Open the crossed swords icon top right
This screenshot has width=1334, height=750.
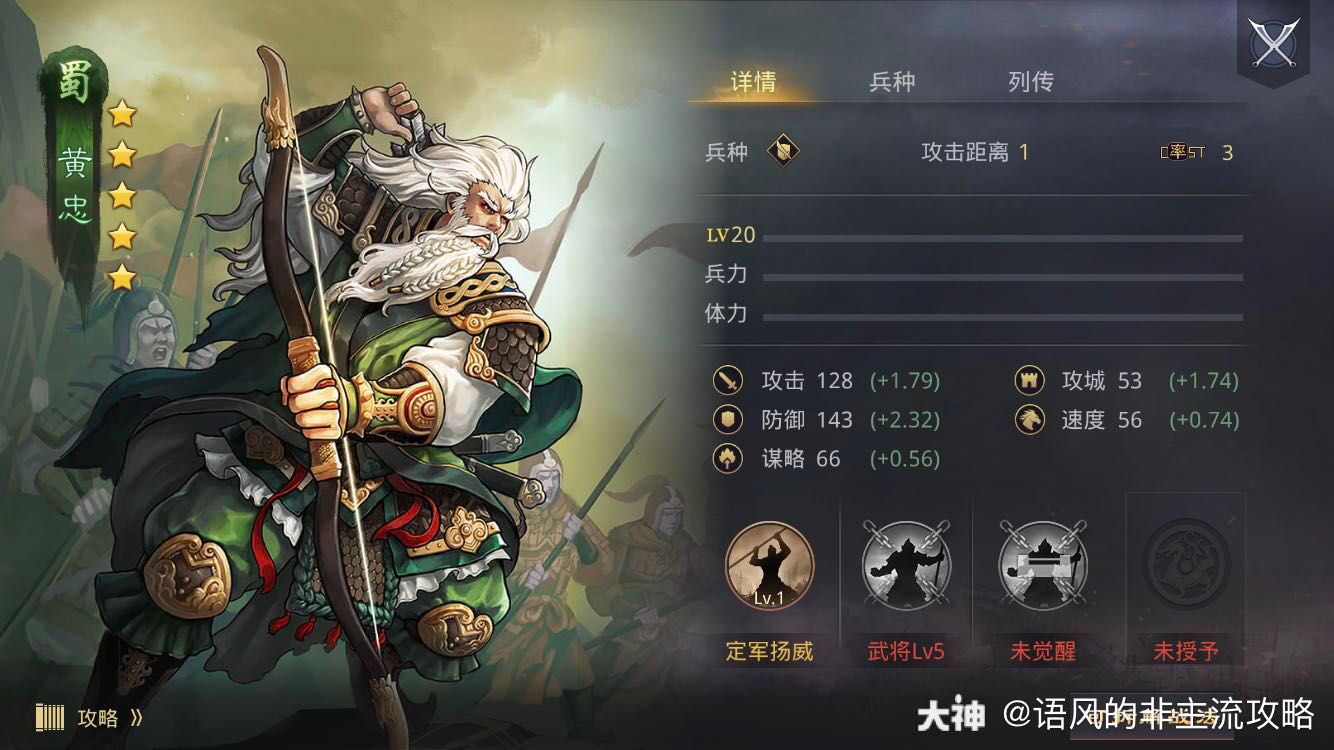(x=1273, y=43)
